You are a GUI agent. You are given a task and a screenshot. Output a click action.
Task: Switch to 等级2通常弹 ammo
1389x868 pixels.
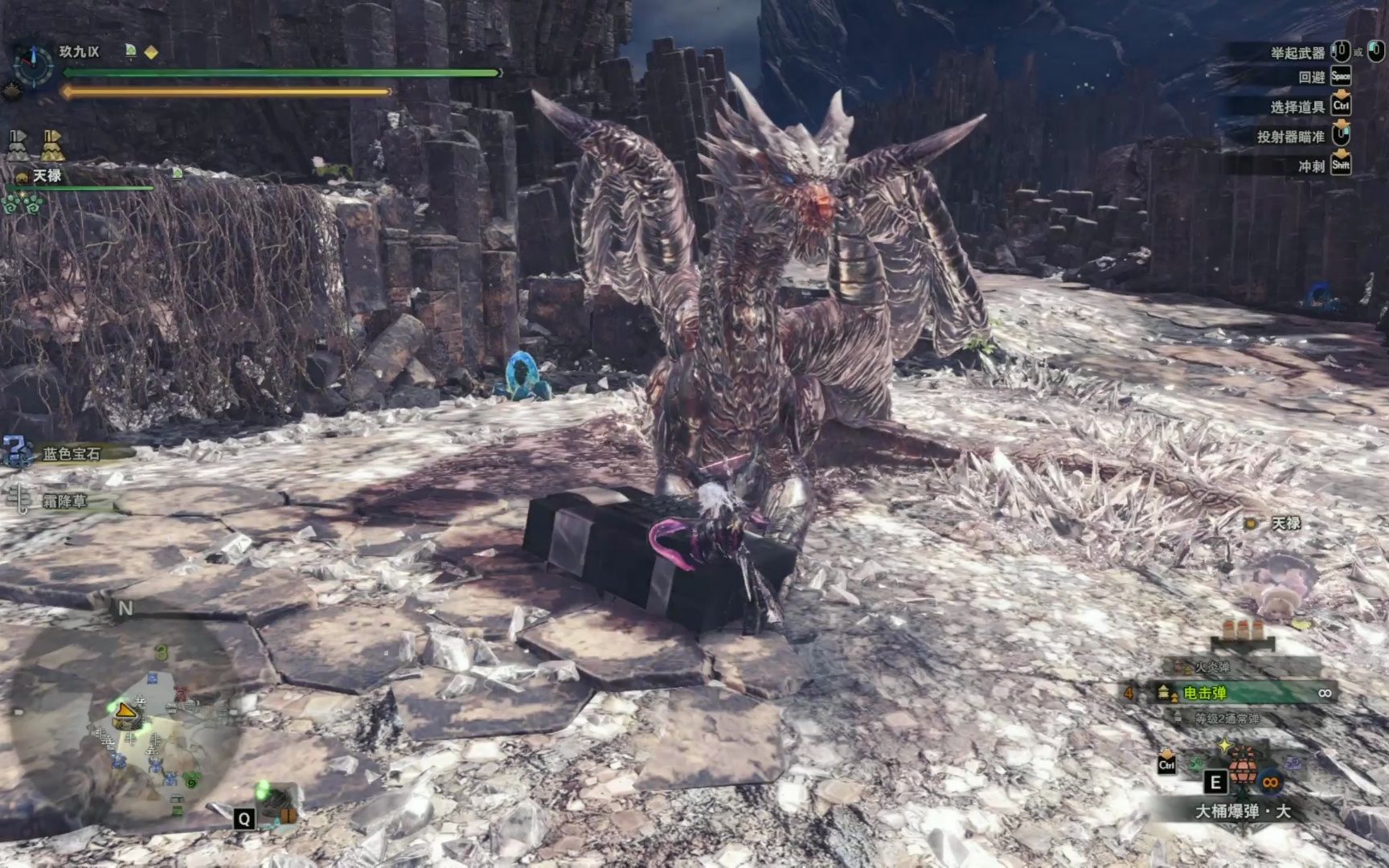pyautogui.click(x=1226, y=719)
